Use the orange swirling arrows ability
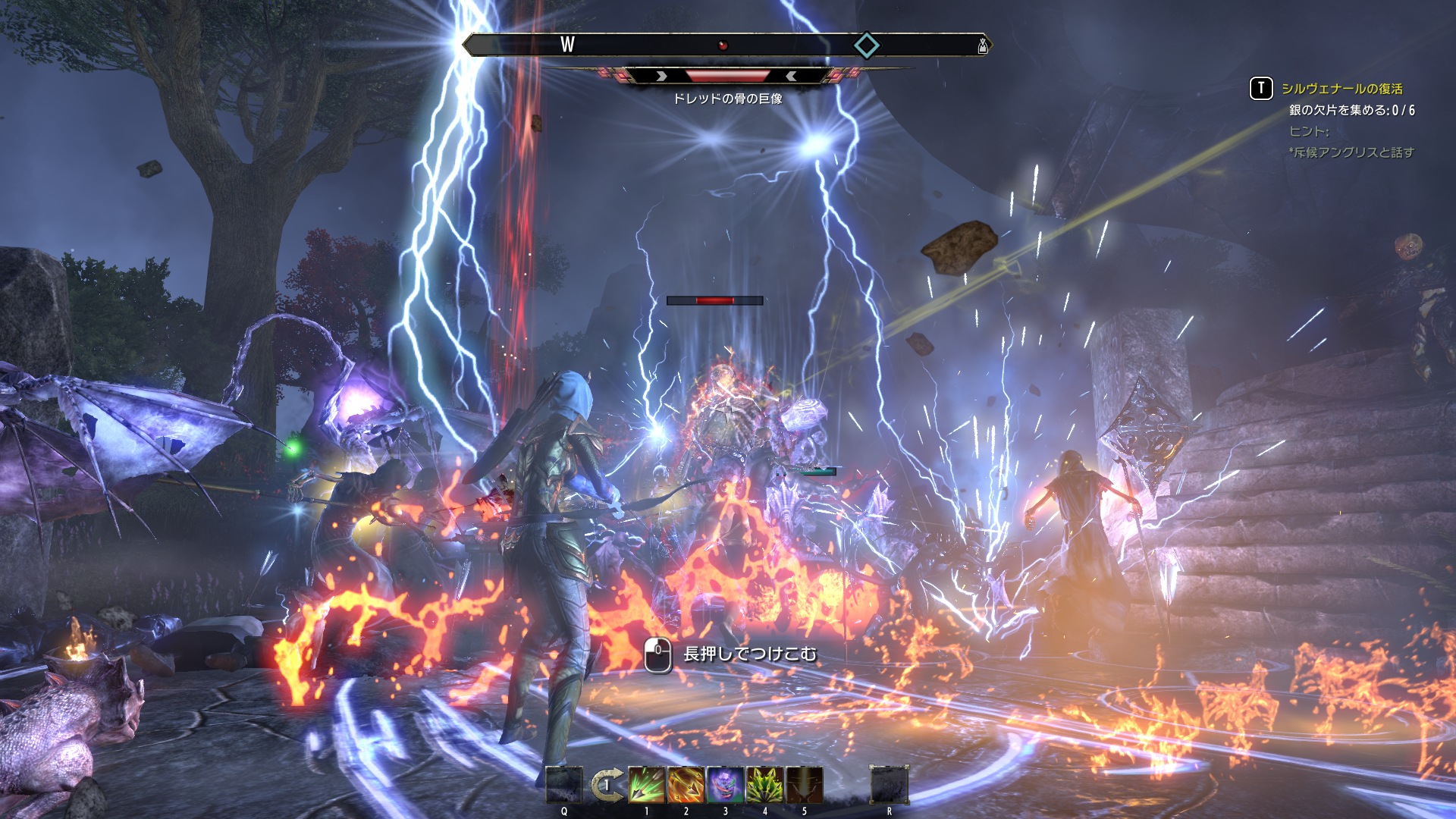1456x819 pixels. tap(686, 784)
